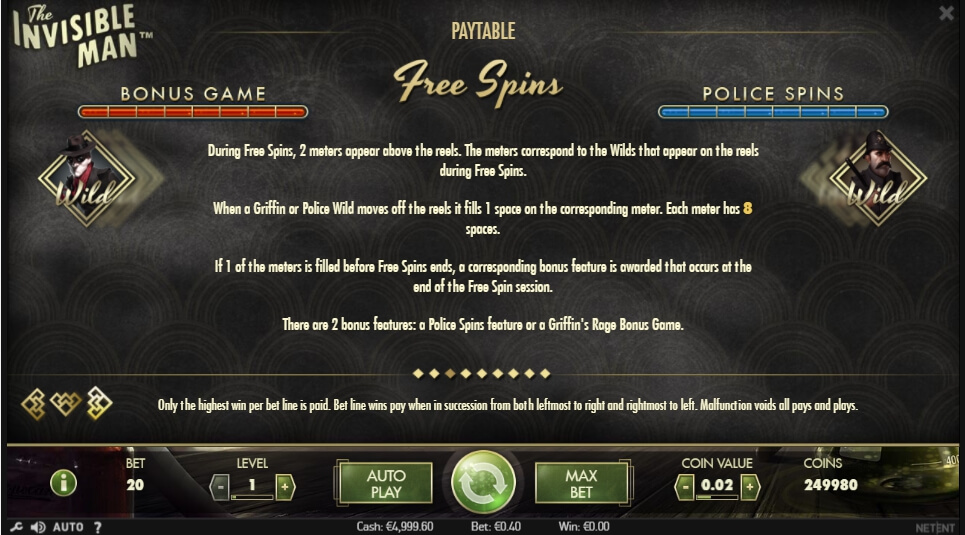Open game settings via the wrench icon
This screenshot has height=535, width=965.
(x=15, y=527)
